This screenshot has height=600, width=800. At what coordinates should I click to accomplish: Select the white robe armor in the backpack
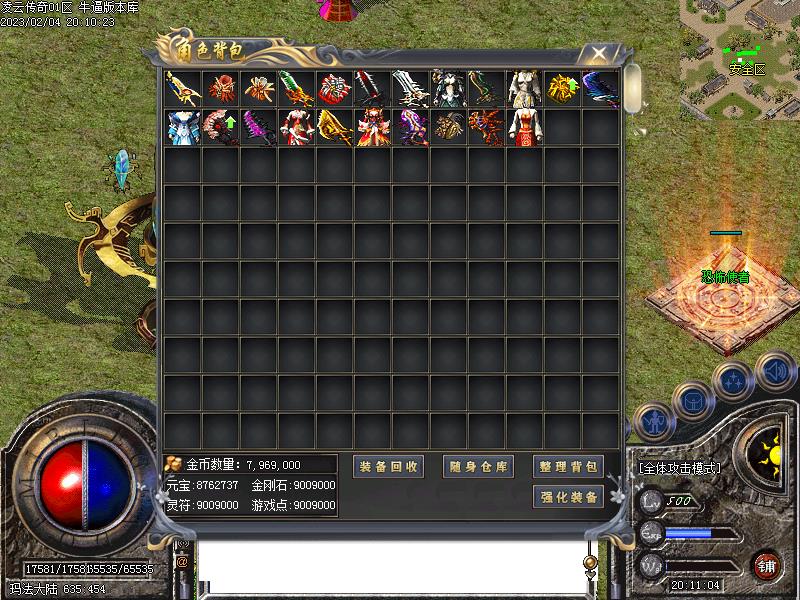(524, 88)
